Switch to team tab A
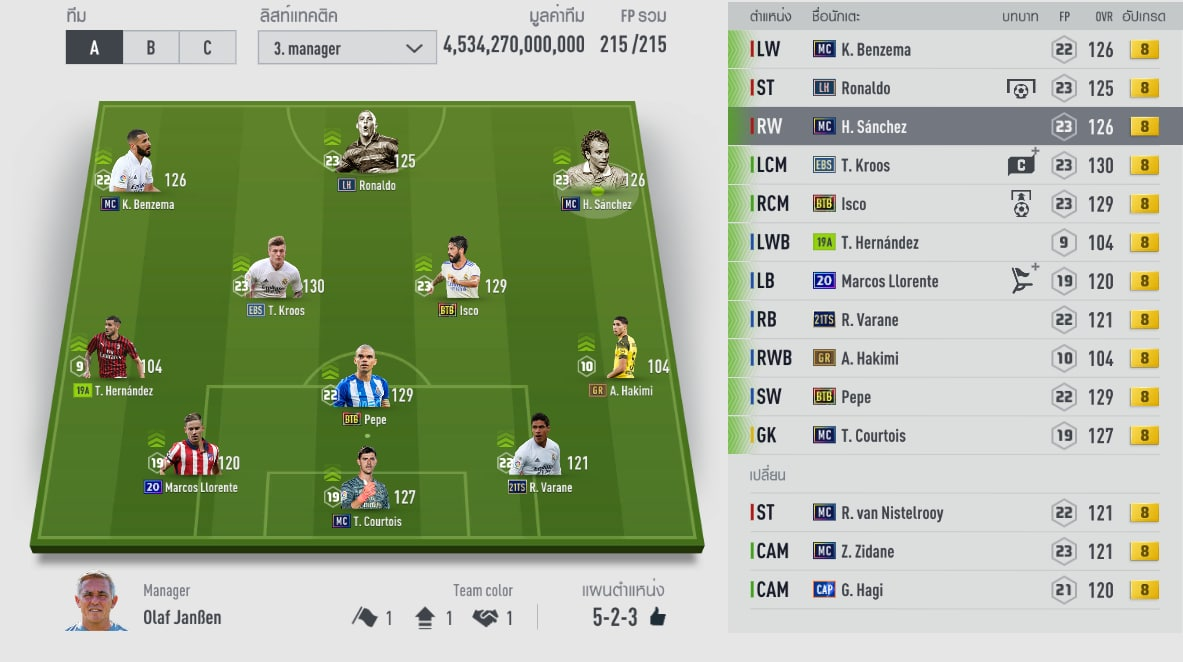This screenshot has height=662, width=1183. tap(94, 47)
